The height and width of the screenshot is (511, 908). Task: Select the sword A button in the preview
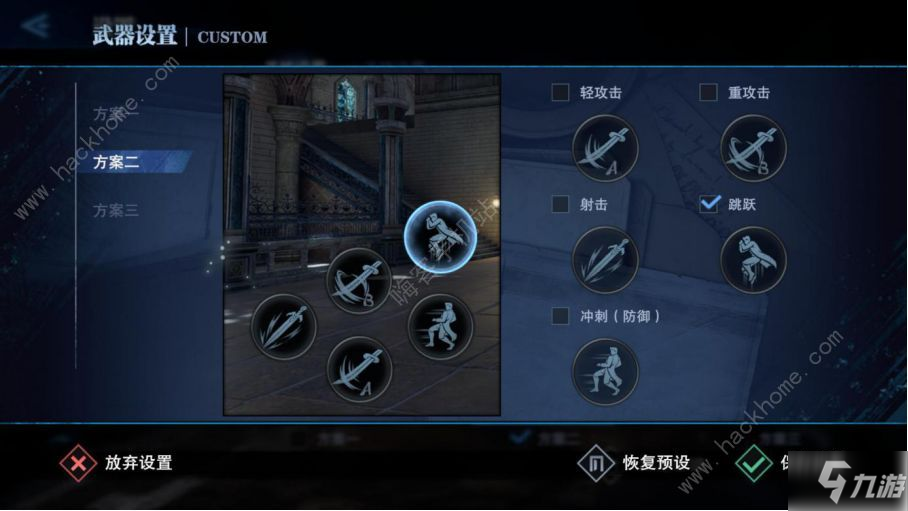[x=360, y=369]
